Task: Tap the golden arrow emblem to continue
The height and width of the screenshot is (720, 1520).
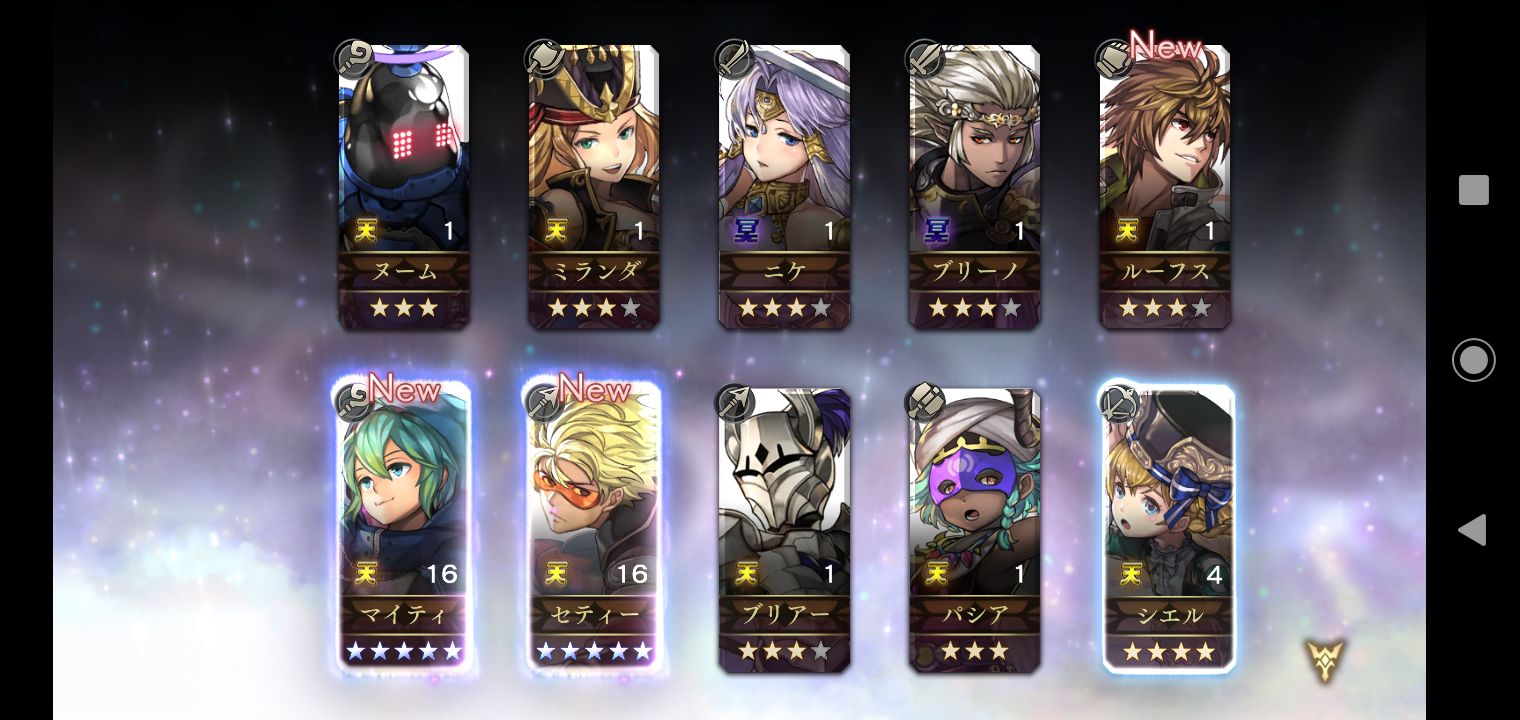Action: point(1325,661)
